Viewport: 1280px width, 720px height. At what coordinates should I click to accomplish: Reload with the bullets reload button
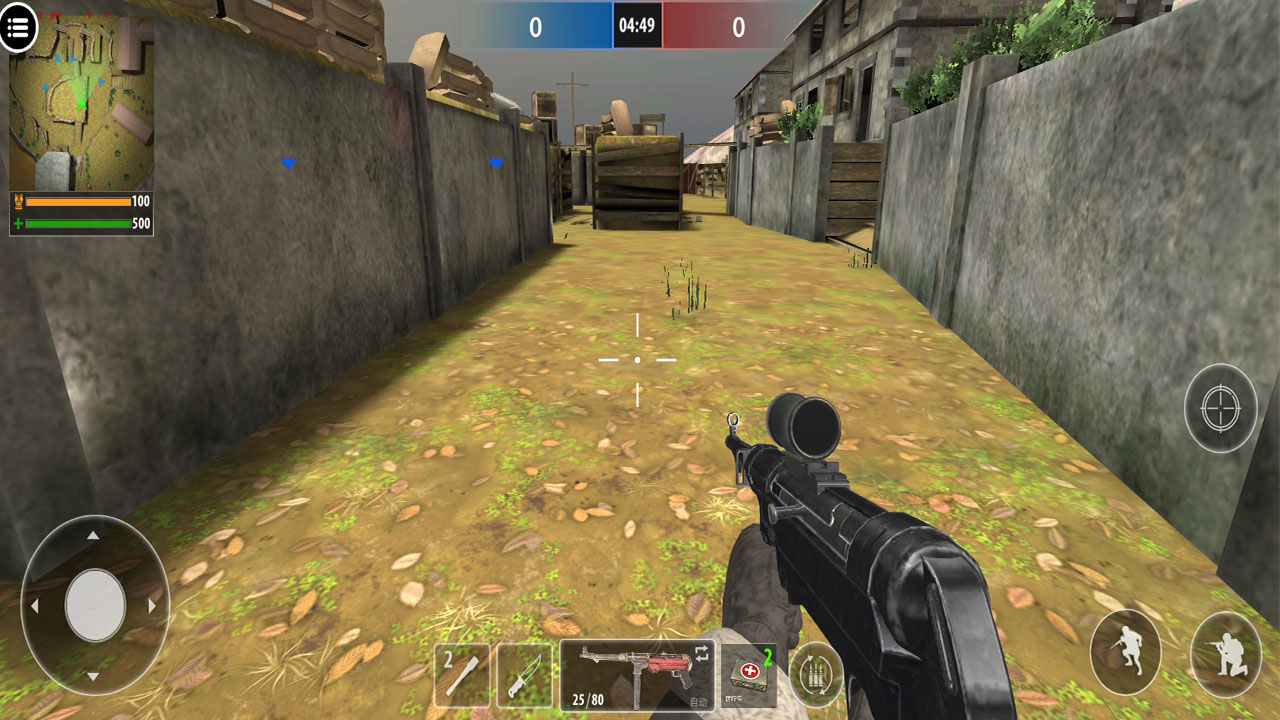click(x=816, y=675)
